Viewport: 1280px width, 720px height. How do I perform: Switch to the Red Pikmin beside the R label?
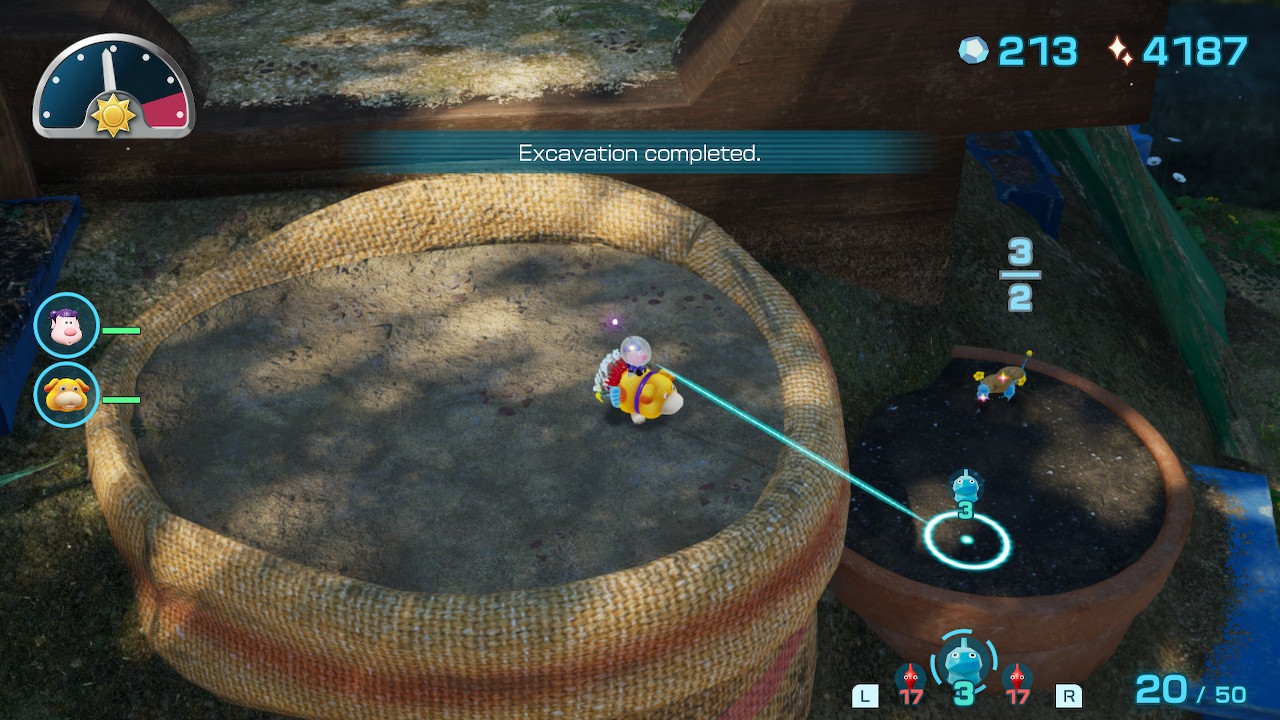[x=1017, y=682]
